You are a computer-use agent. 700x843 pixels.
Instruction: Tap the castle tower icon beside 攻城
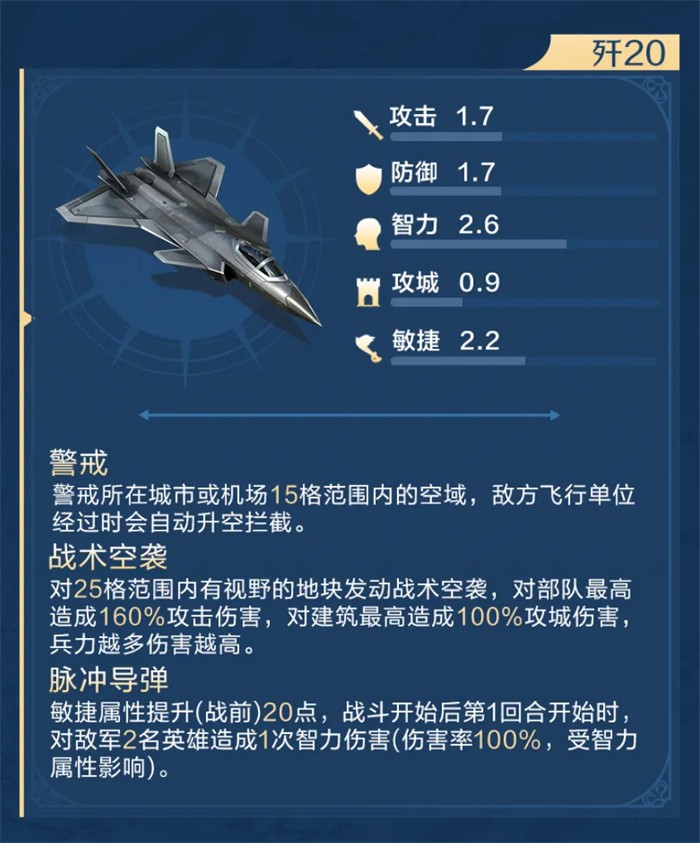[x=368, y=289]
